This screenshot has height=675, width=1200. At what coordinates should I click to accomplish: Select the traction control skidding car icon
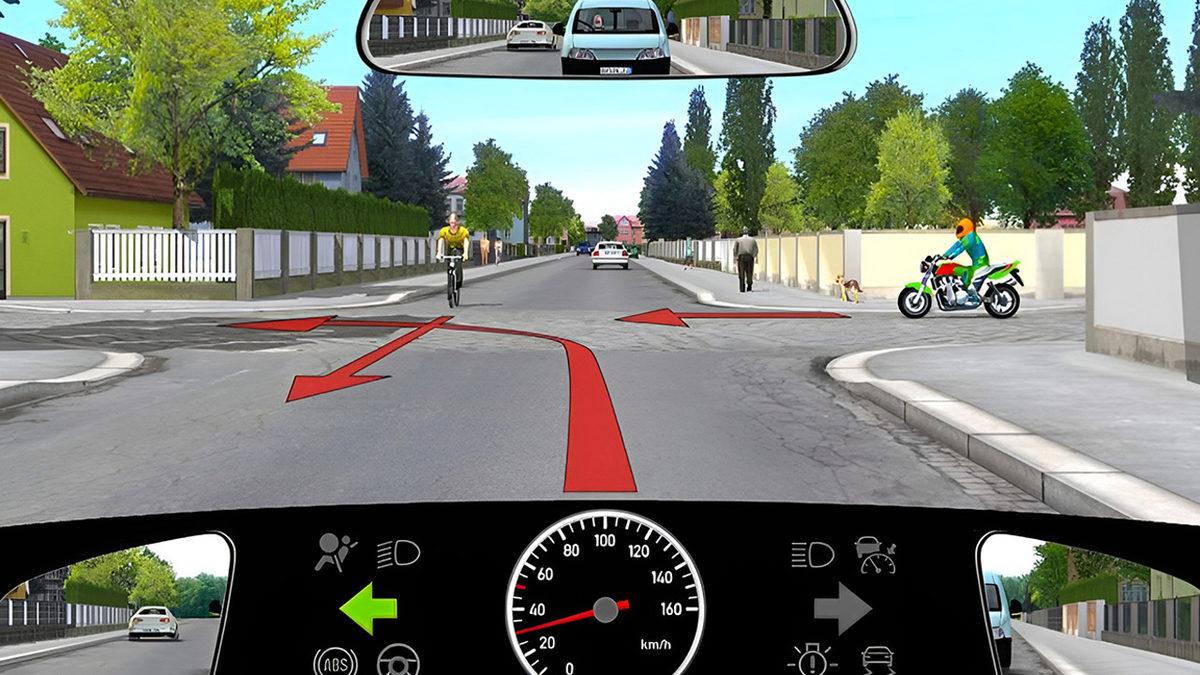[877, 660]
